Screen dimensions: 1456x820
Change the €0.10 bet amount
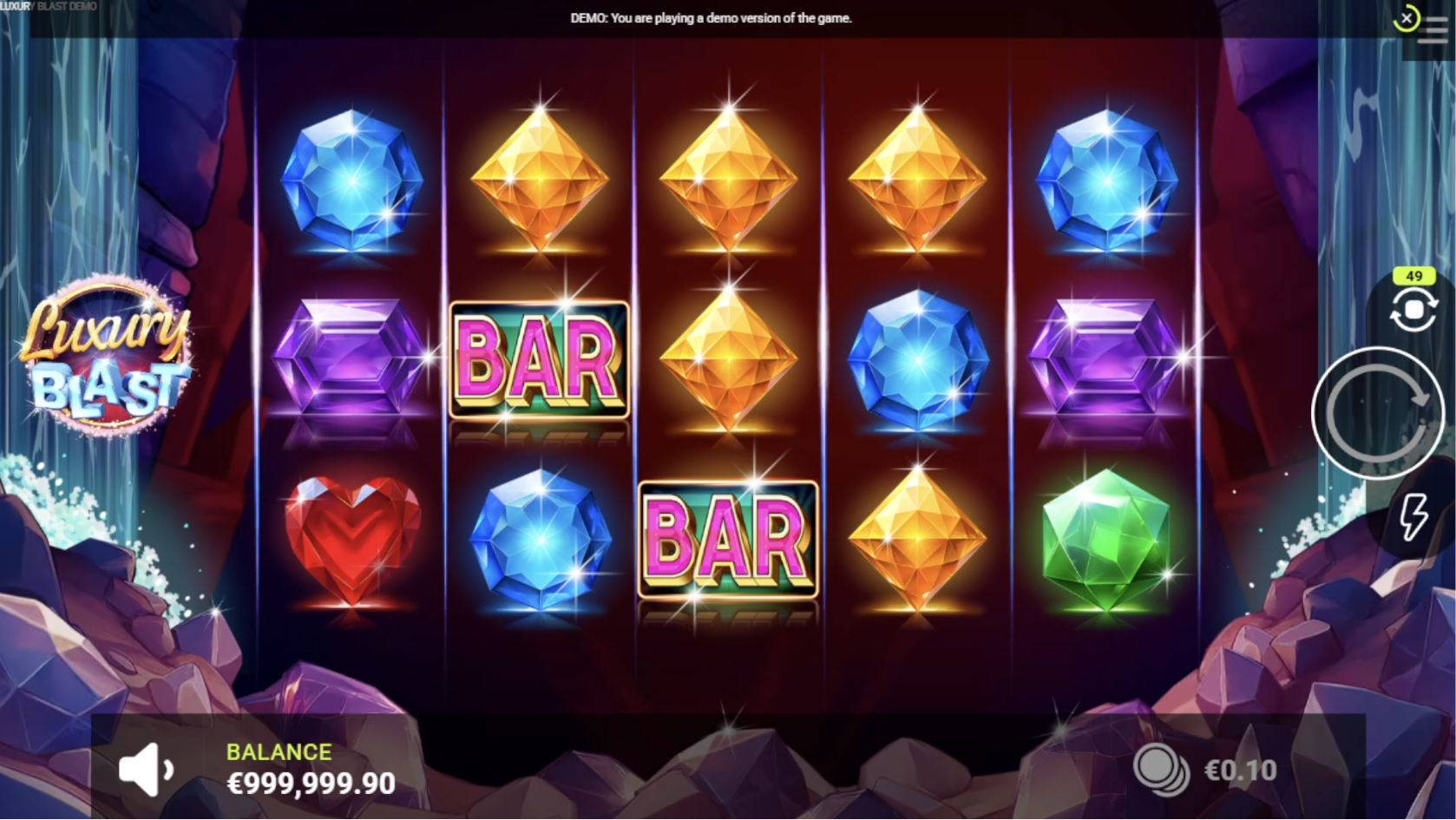(x=1240, y=770)
